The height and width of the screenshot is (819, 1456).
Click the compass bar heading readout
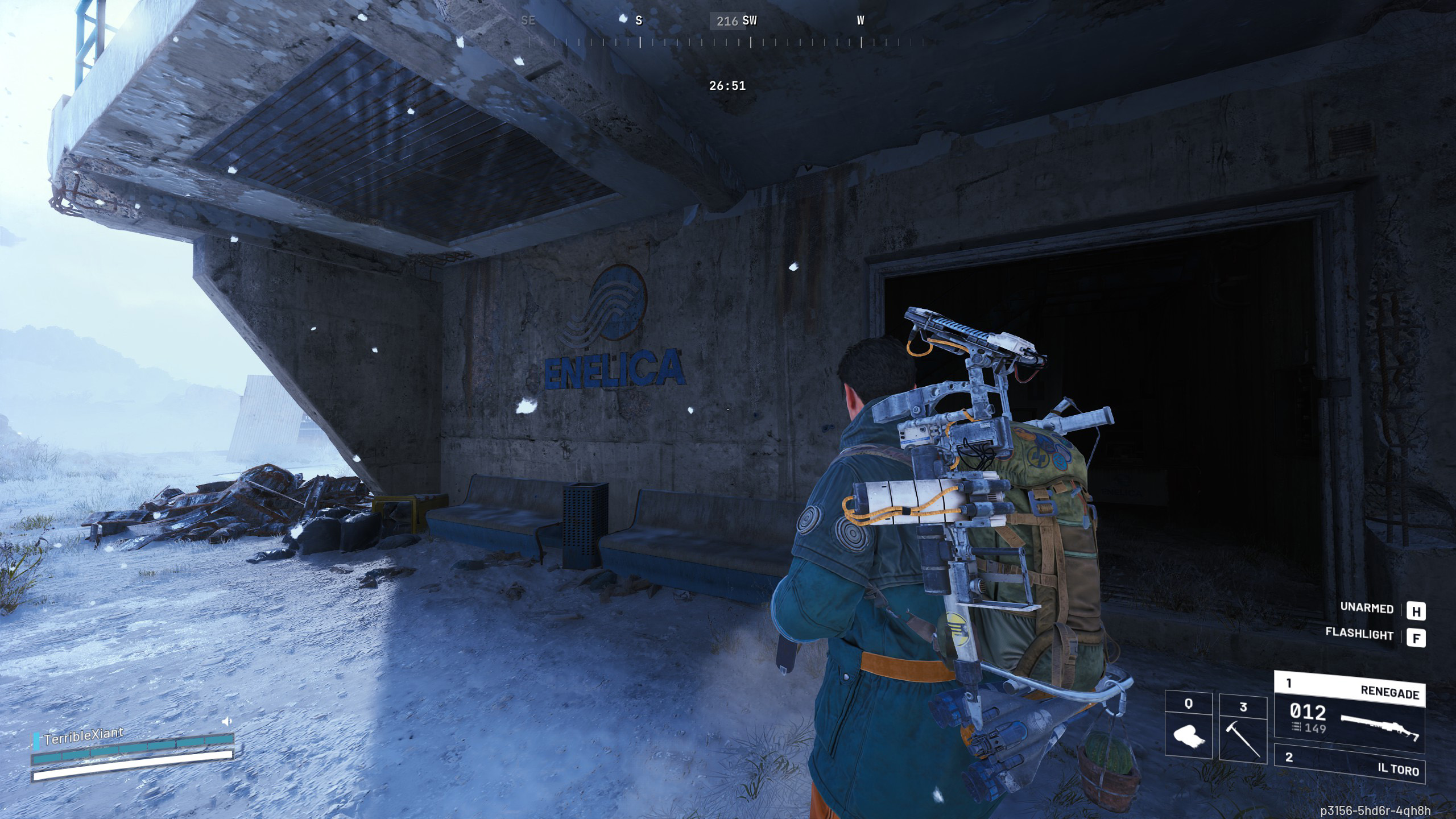click(x=727, y=21)
